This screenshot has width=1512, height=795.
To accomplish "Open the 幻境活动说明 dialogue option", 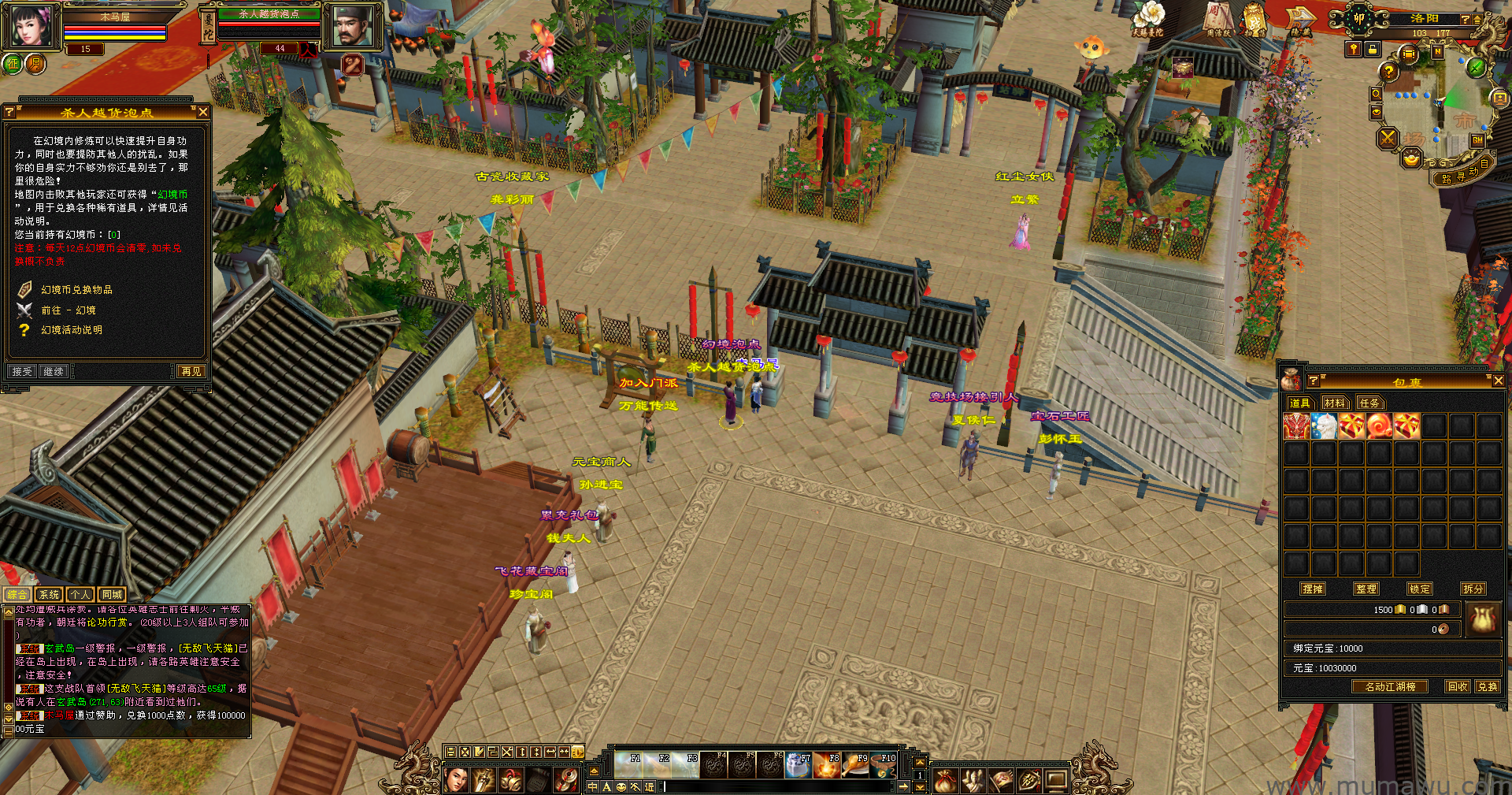I will (x=72, y=330).
